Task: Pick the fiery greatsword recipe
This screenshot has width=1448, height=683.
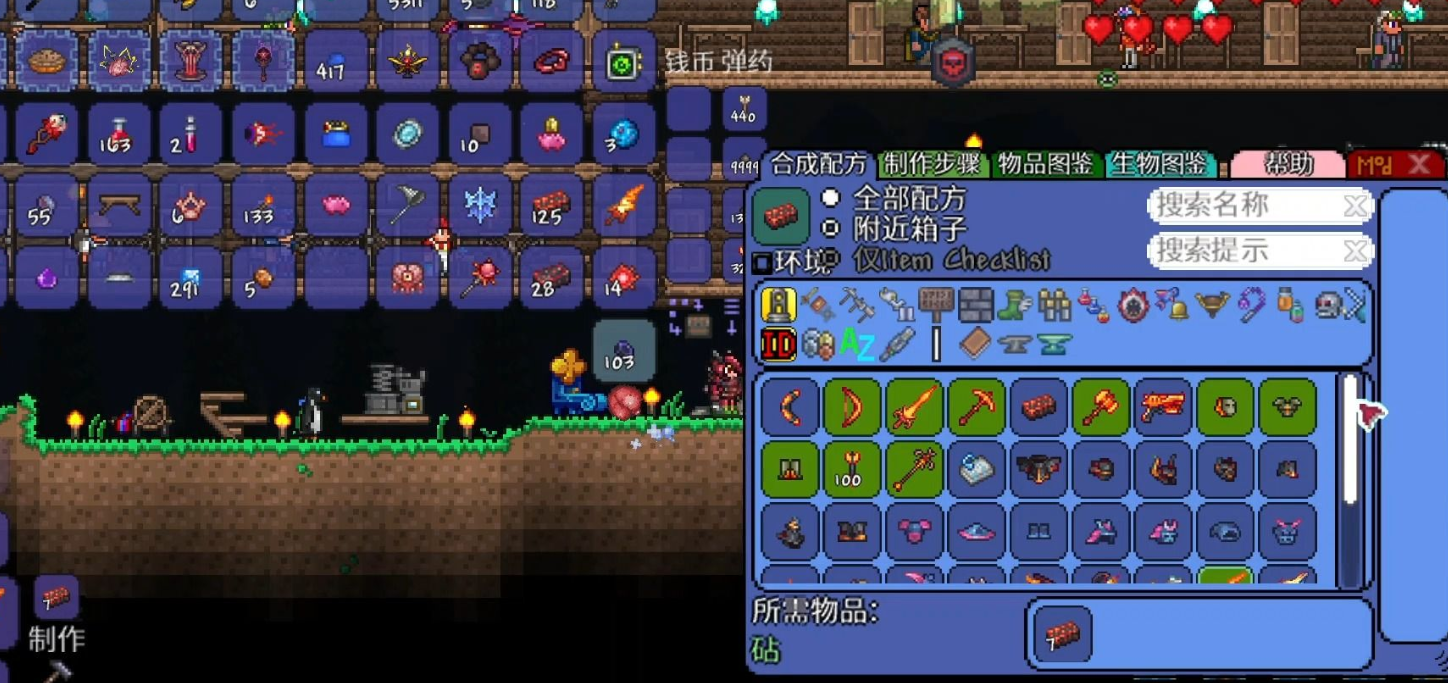Action: coord(913,406)
